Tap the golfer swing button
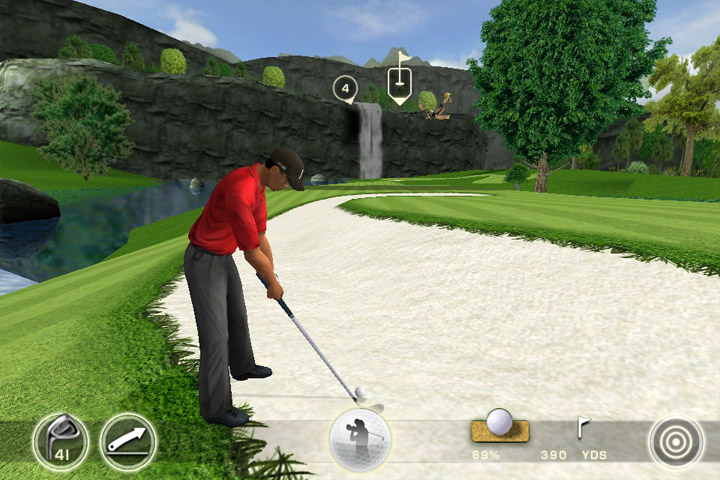Viewport: 720px width, 480px height. click(360, 439)
